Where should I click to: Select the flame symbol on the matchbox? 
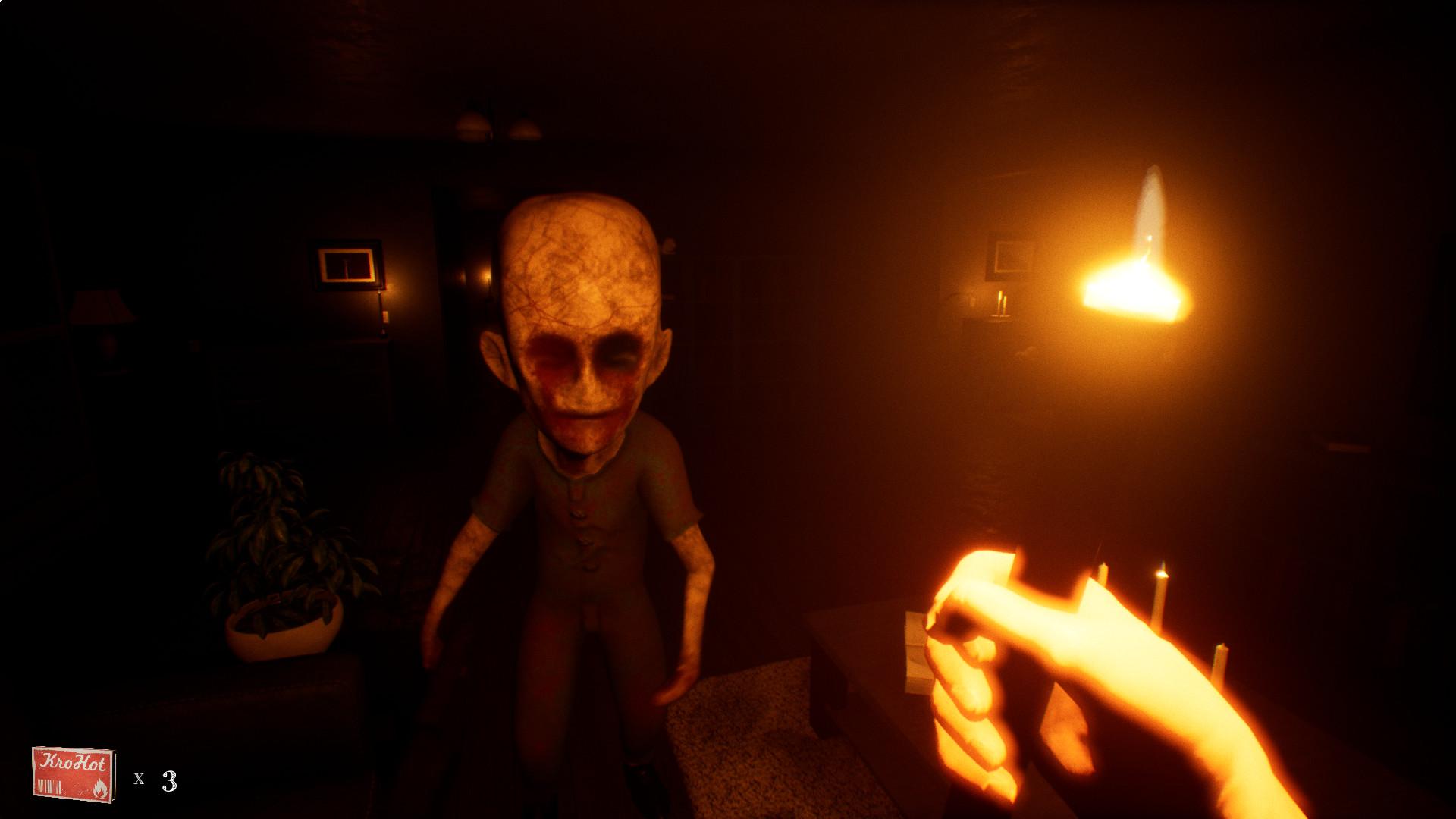(x=100, y=789)
